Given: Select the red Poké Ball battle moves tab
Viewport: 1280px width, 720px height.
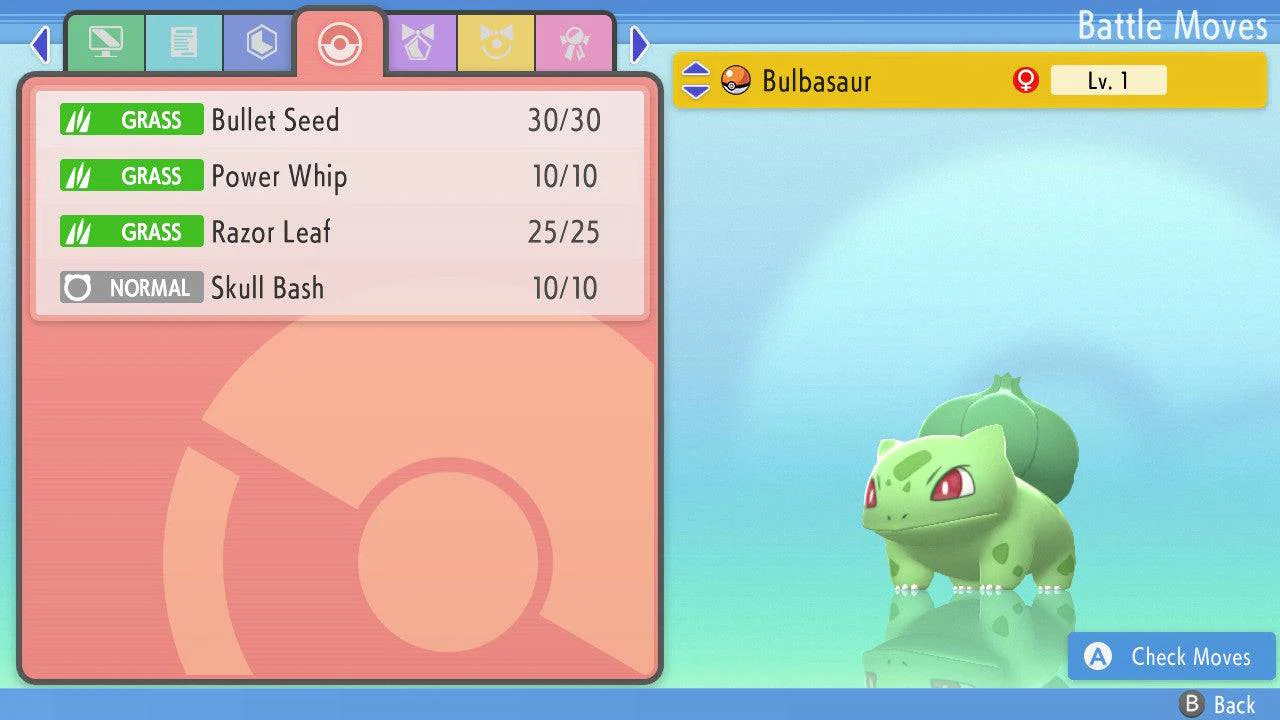Looking at the screenshot, I should point(340,43).
